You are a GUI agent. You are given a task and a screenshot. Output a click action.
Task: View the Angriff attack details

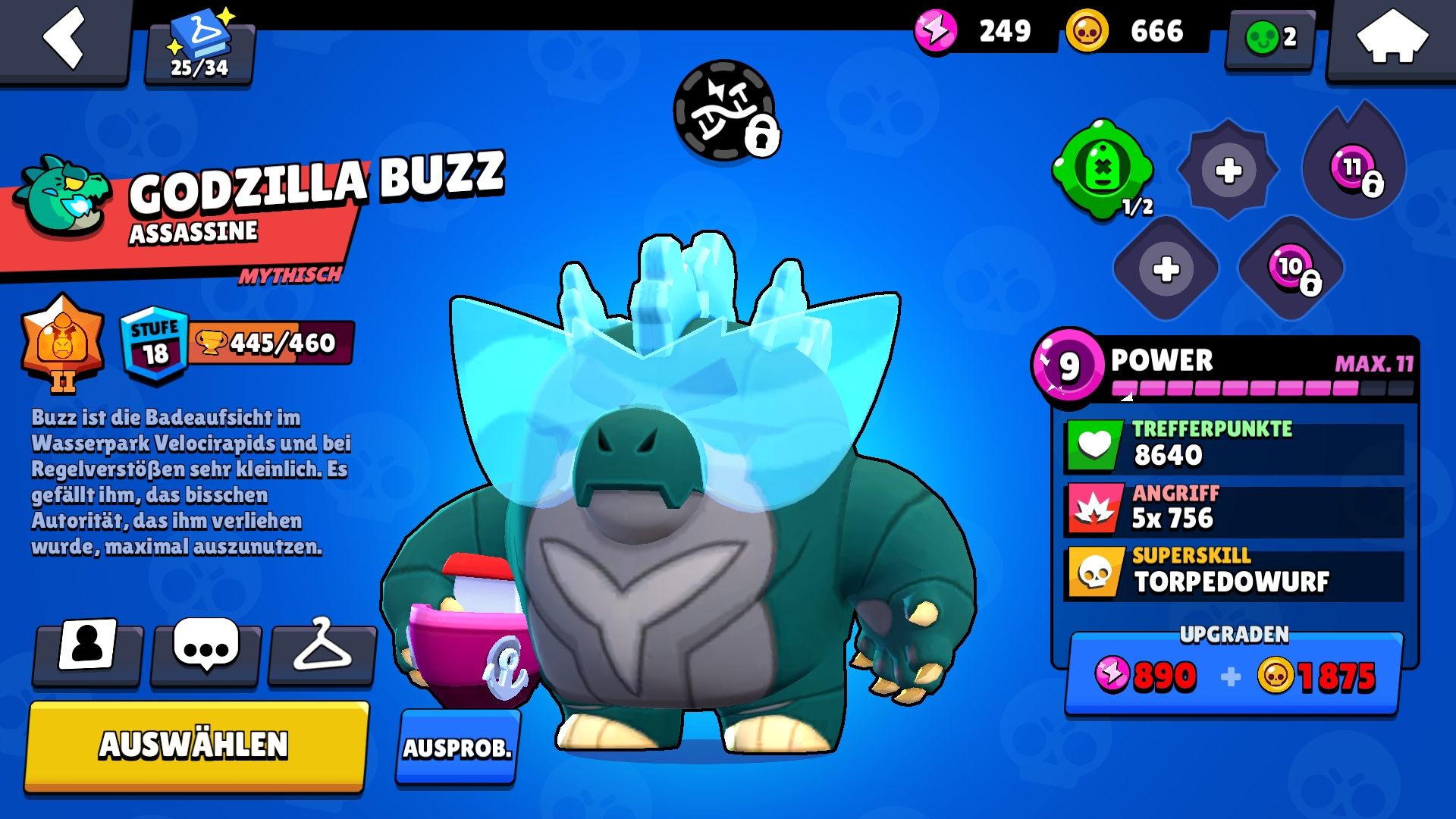click(1234, 508)
